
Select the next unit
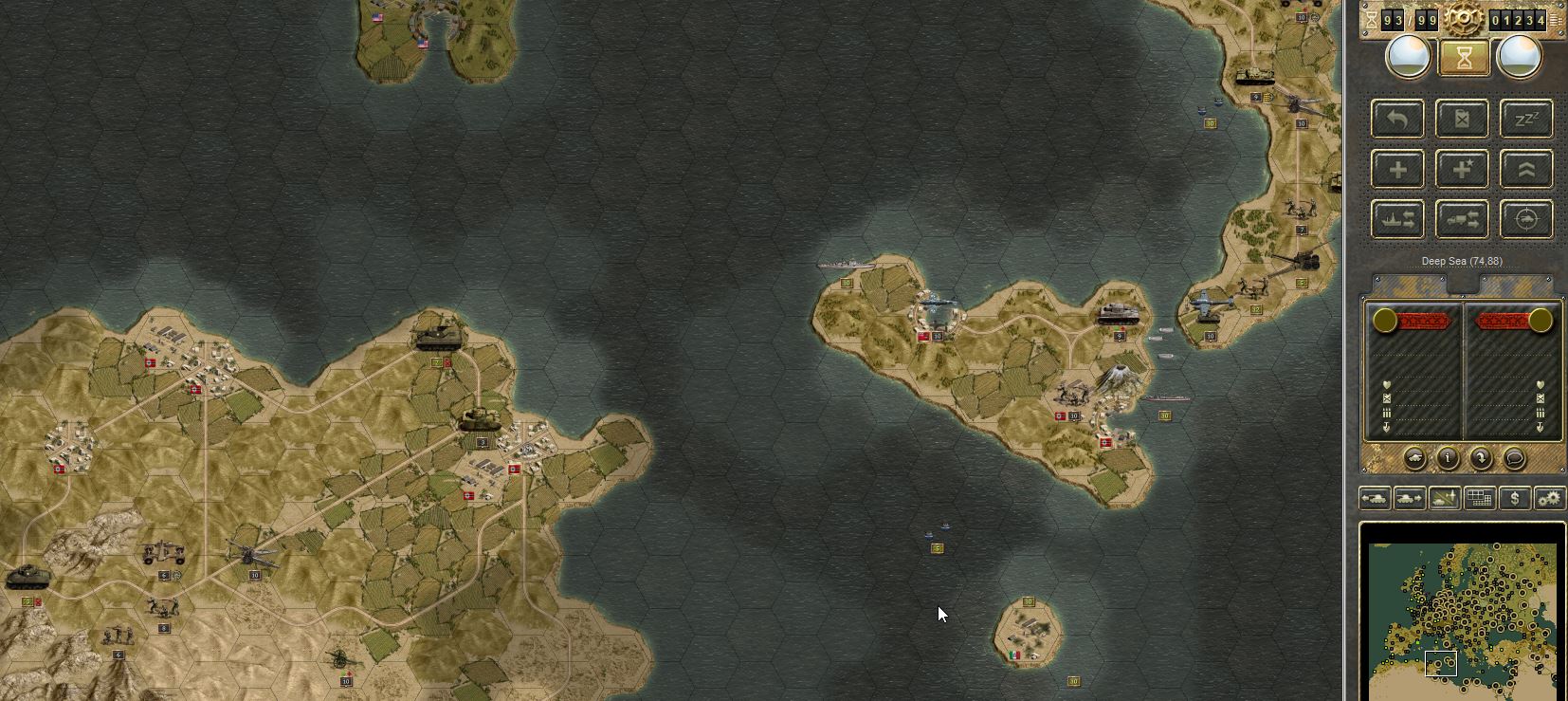(x=1410, y=497)
